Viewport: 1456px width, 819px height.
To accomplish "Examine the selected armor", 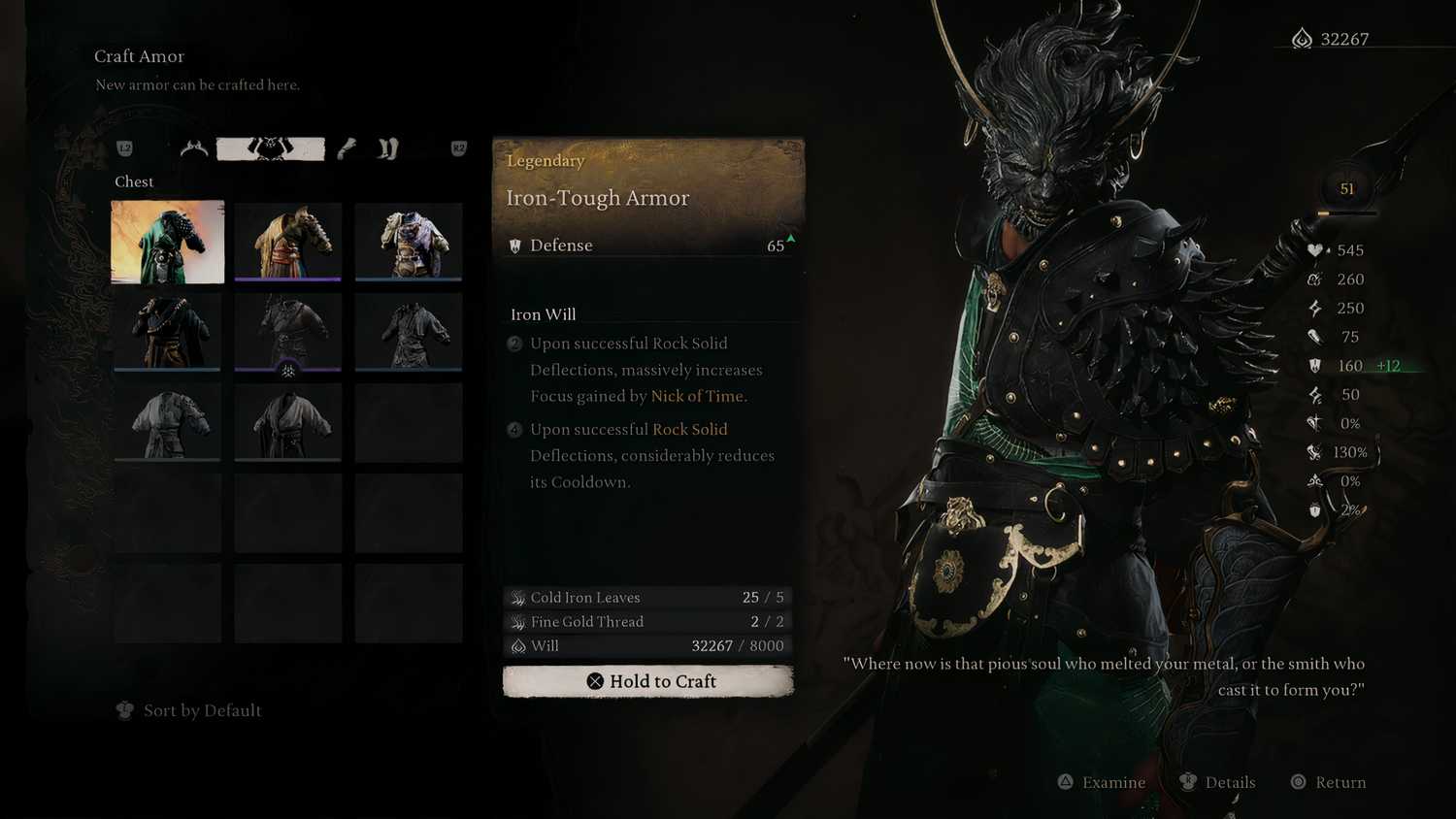I will pyautogui.click(x=1102, y=782).
